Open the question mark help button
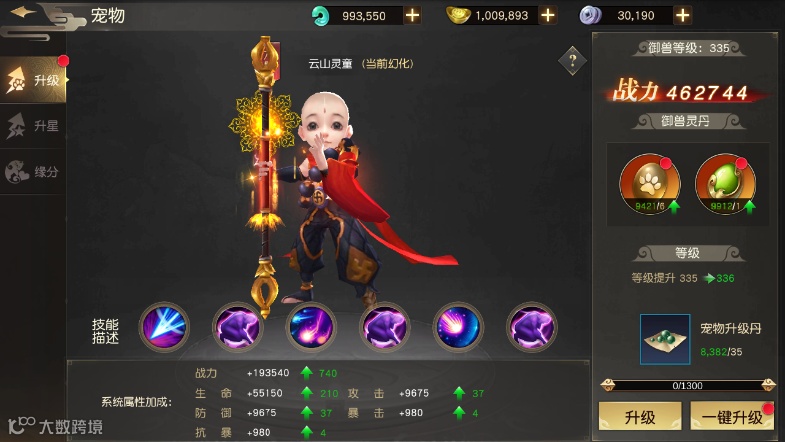785x442 pixels. pos(571,61)
